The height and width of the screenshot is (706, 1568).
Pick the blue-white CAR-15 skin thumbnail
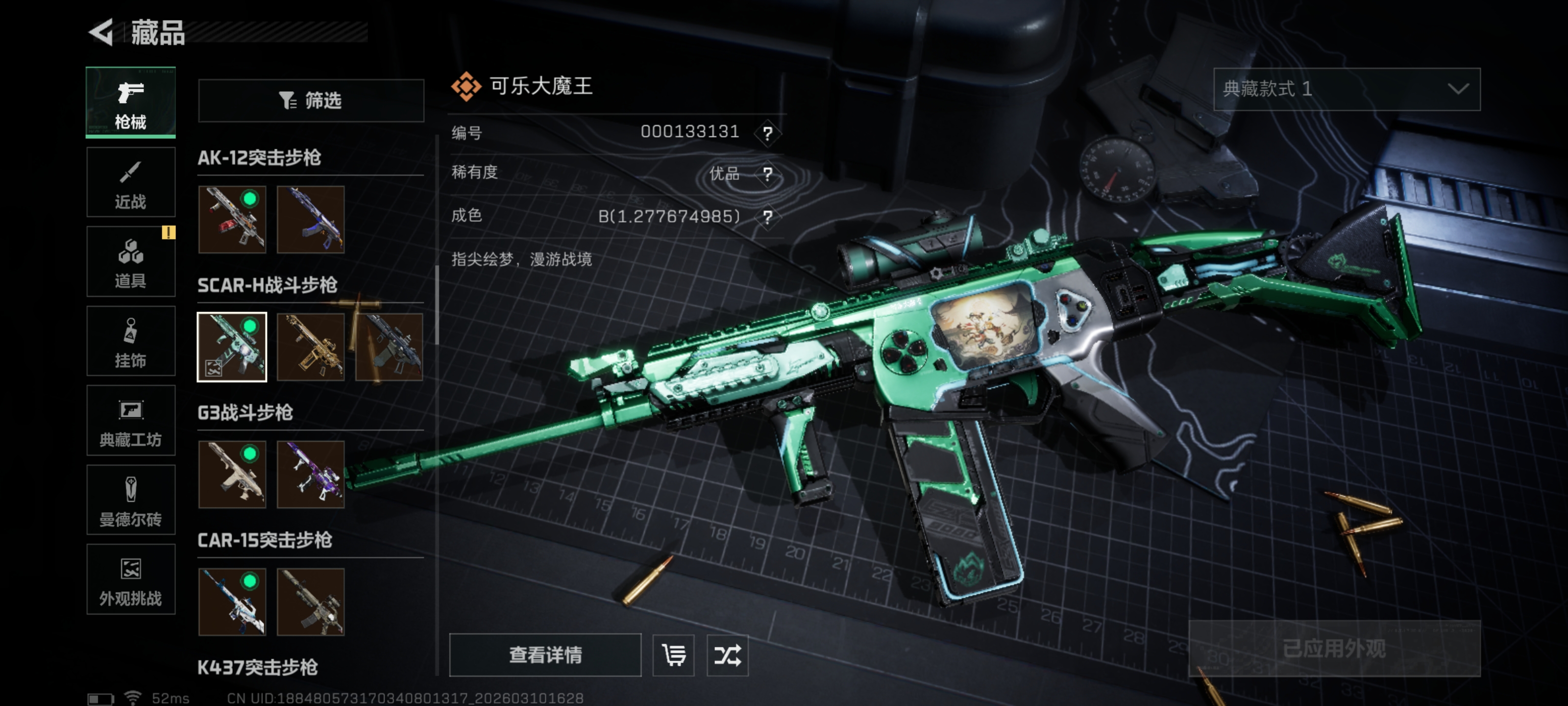232,602
